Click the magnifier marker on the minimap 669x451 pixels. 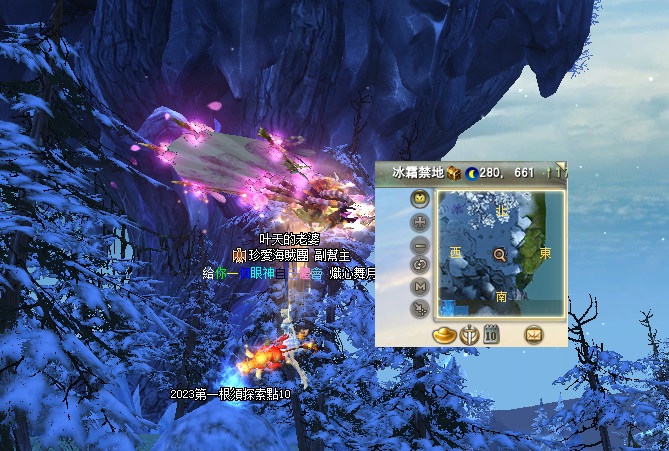499,256
